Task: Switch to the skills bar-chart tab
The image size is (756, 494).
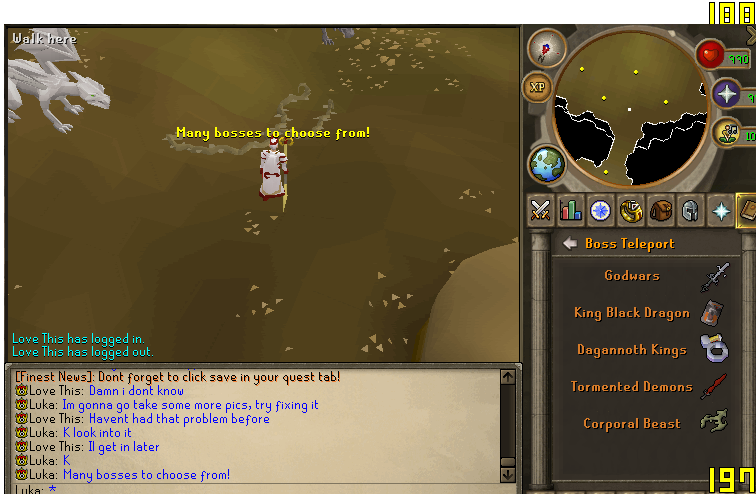Action: pos(571,210)
